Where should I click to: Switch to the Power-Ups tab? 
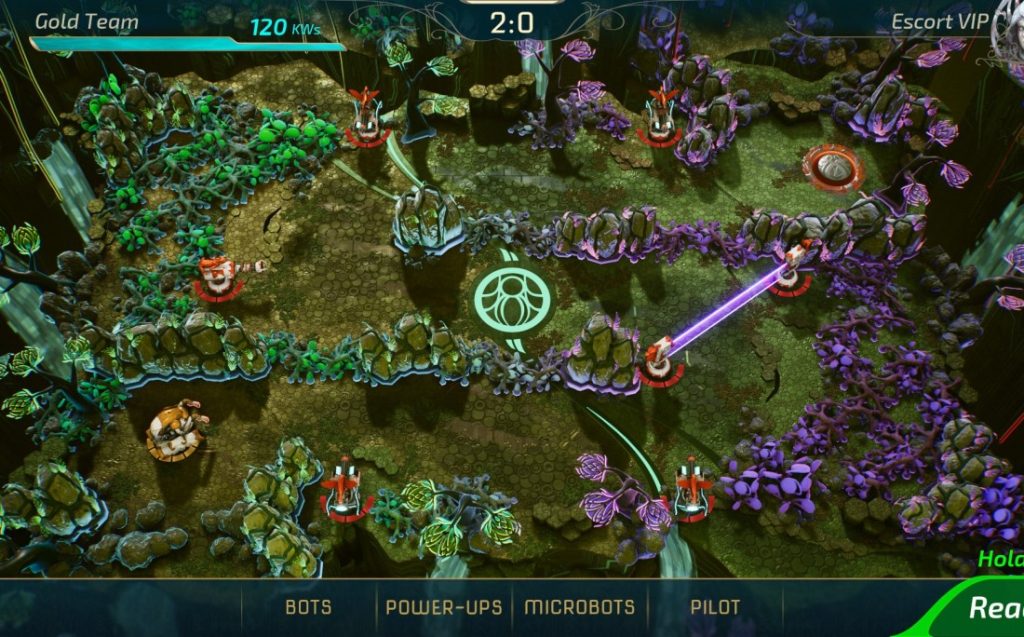tap(443, 607)
